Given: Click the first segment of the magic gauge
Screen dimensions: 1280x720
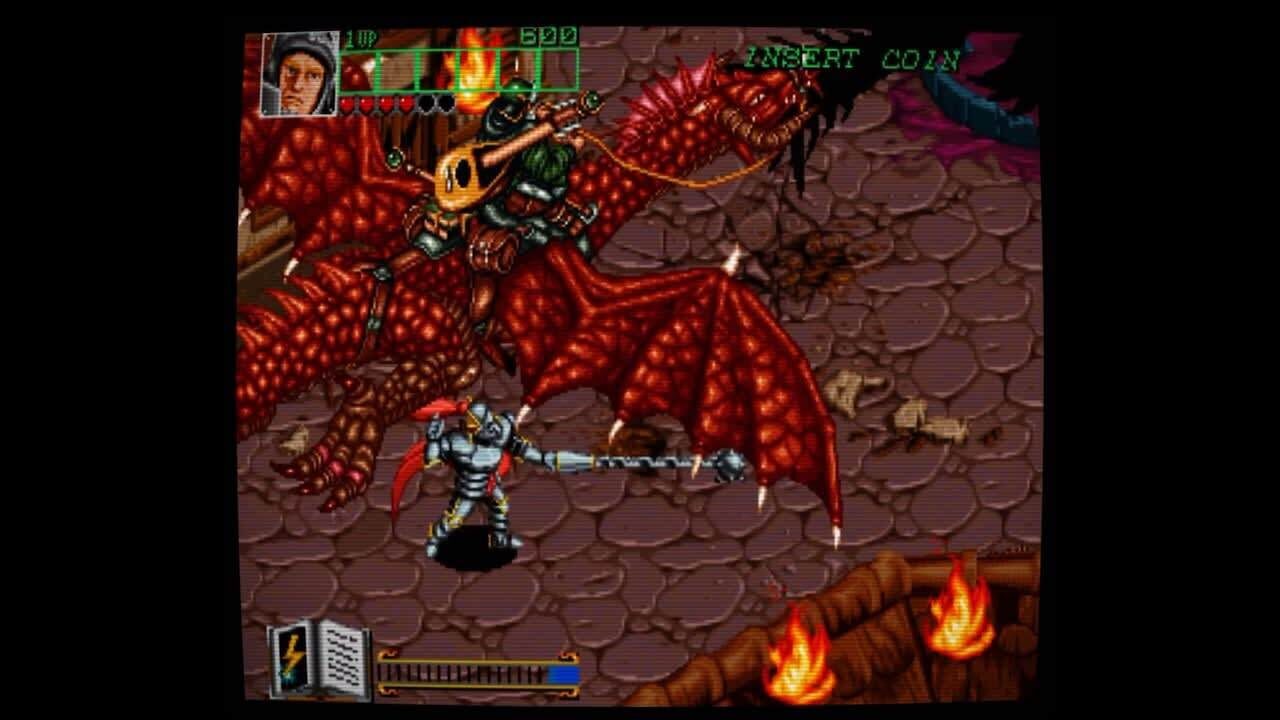Looking at the screenshot, I should tap(384, 672).
